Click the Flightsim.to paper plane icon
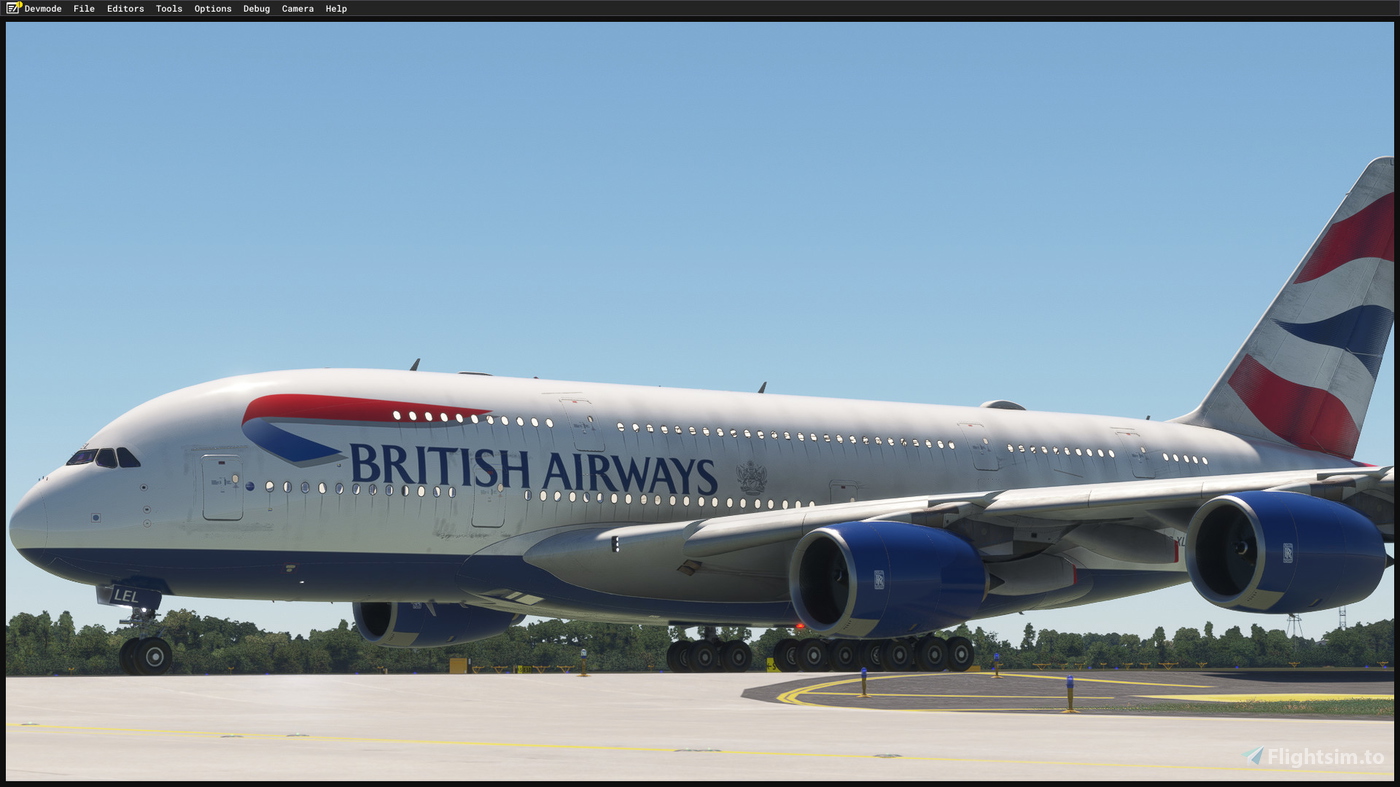This screenshot has height=787, width=1400. point(1252,756)
